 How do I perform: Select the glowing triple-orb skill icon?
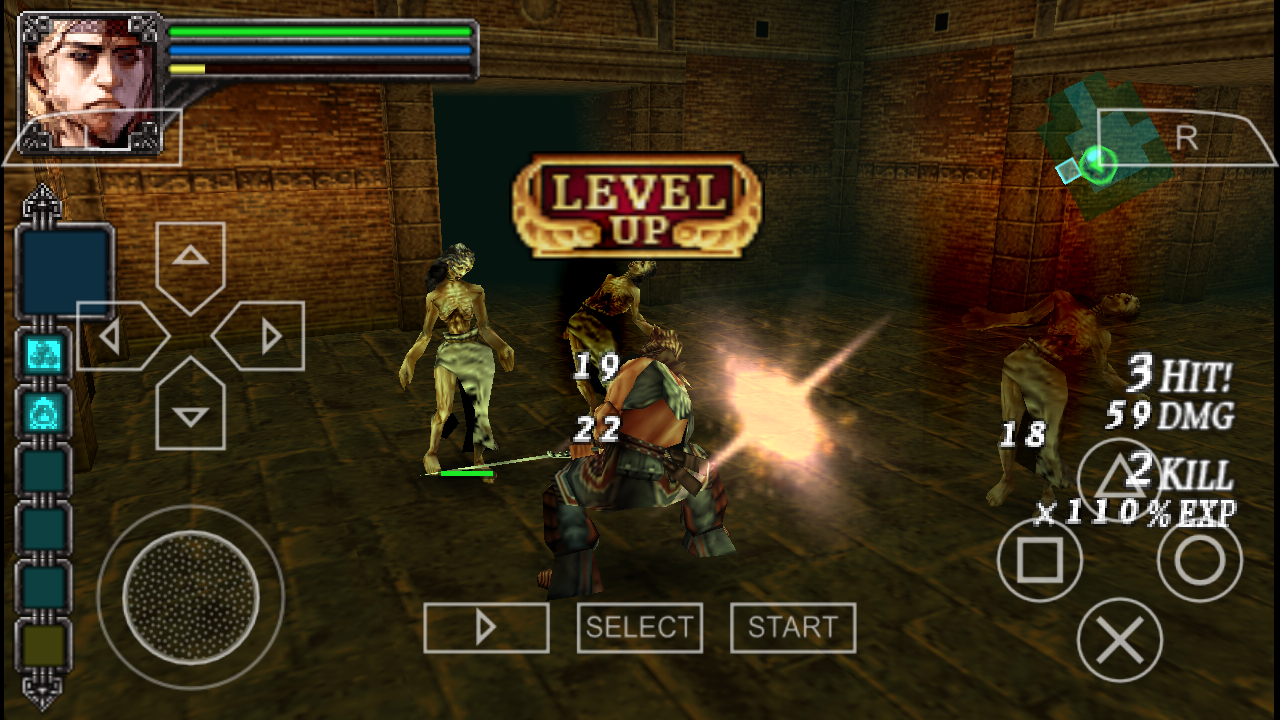click(x=42, y=352)
